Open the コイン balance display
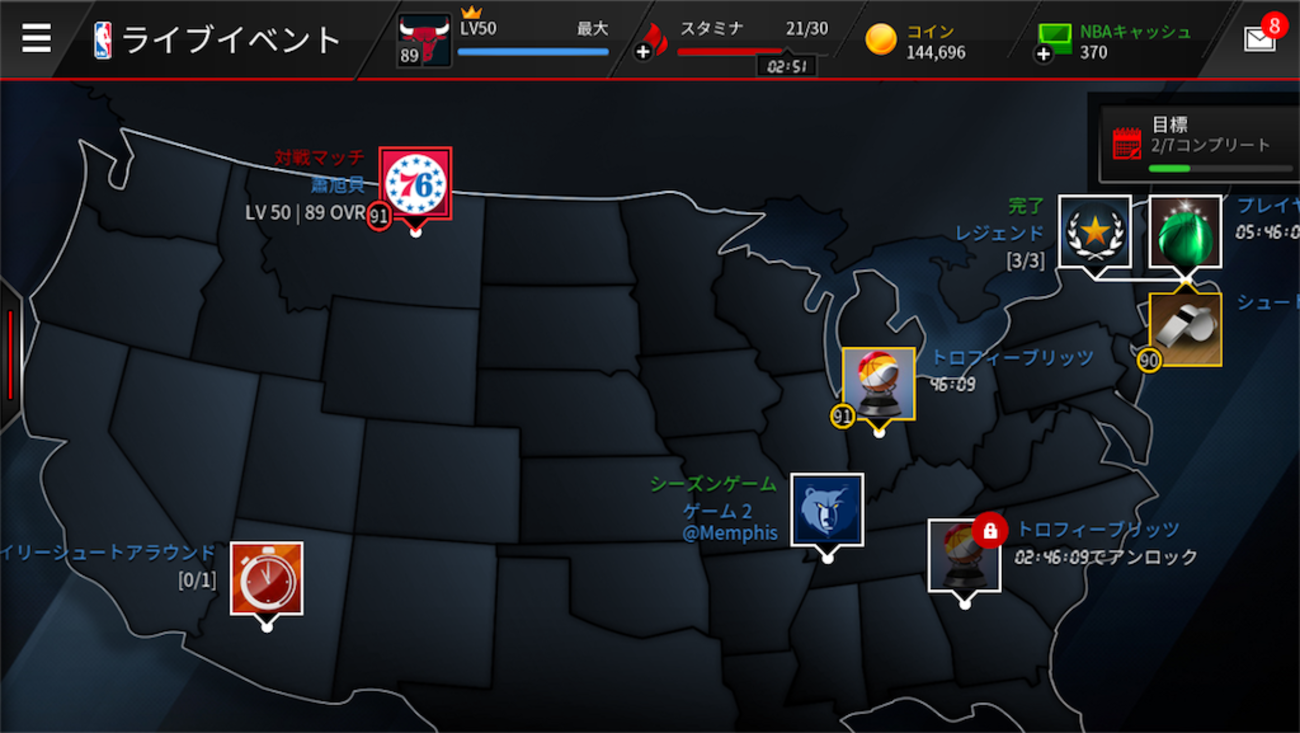Viewport: 1300px width, 733px height. (x=921, y=38)
